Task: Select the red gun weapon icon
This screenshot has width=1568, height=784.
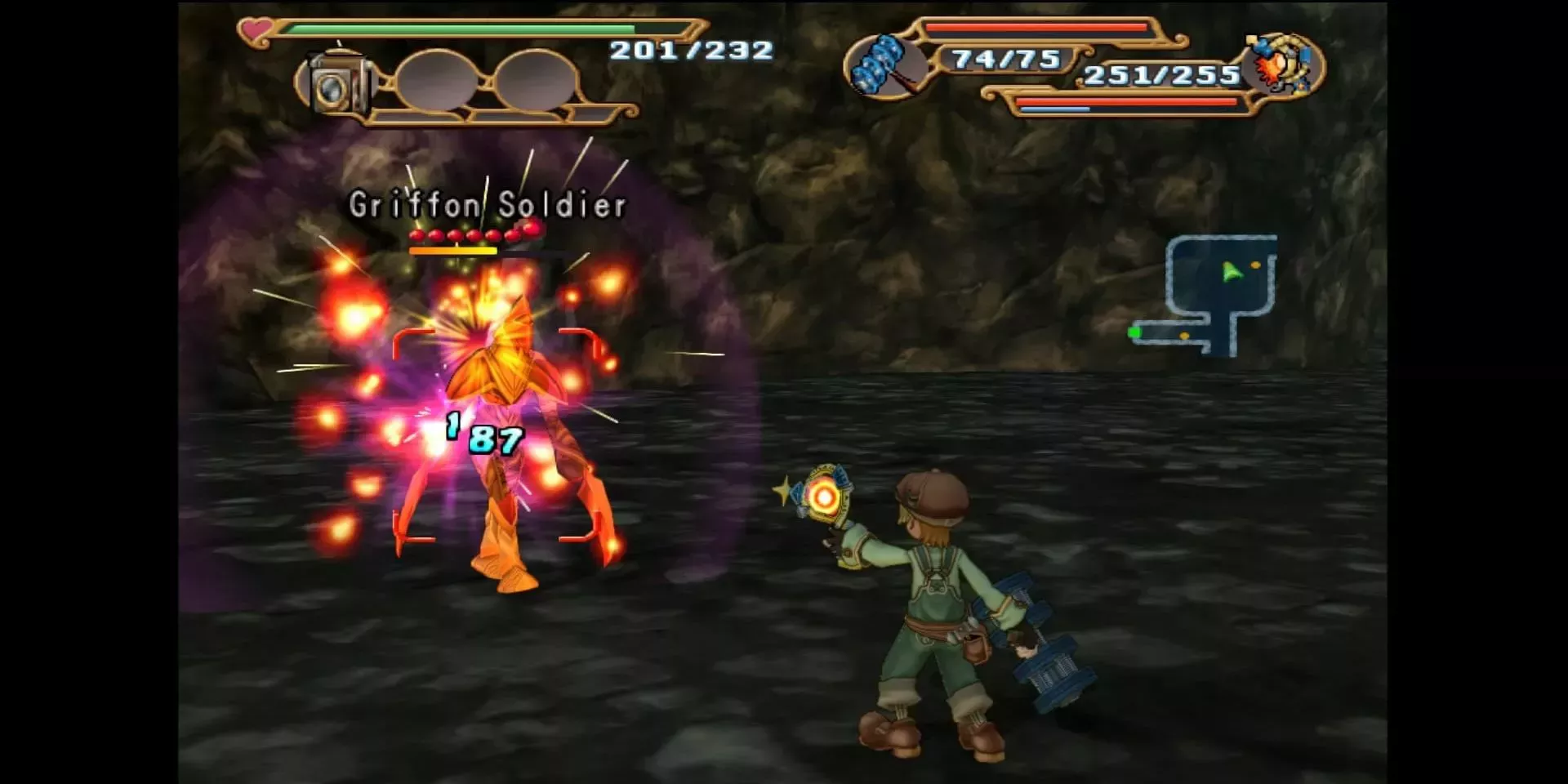Action: [1281, 64]
